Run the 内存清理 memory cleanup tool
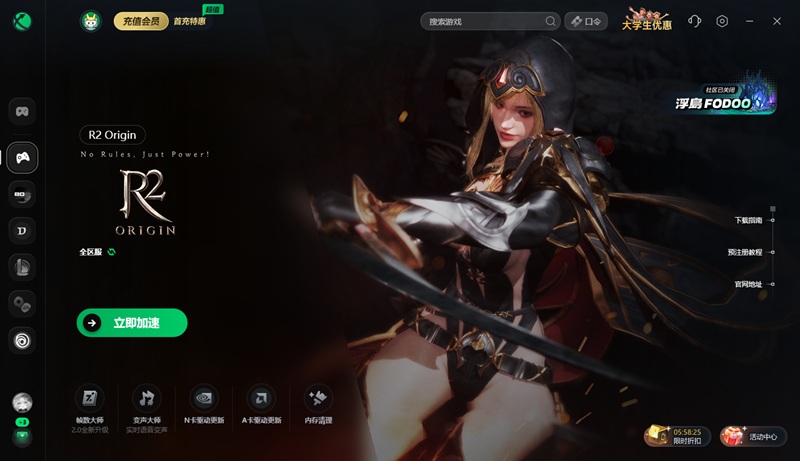 318,404
